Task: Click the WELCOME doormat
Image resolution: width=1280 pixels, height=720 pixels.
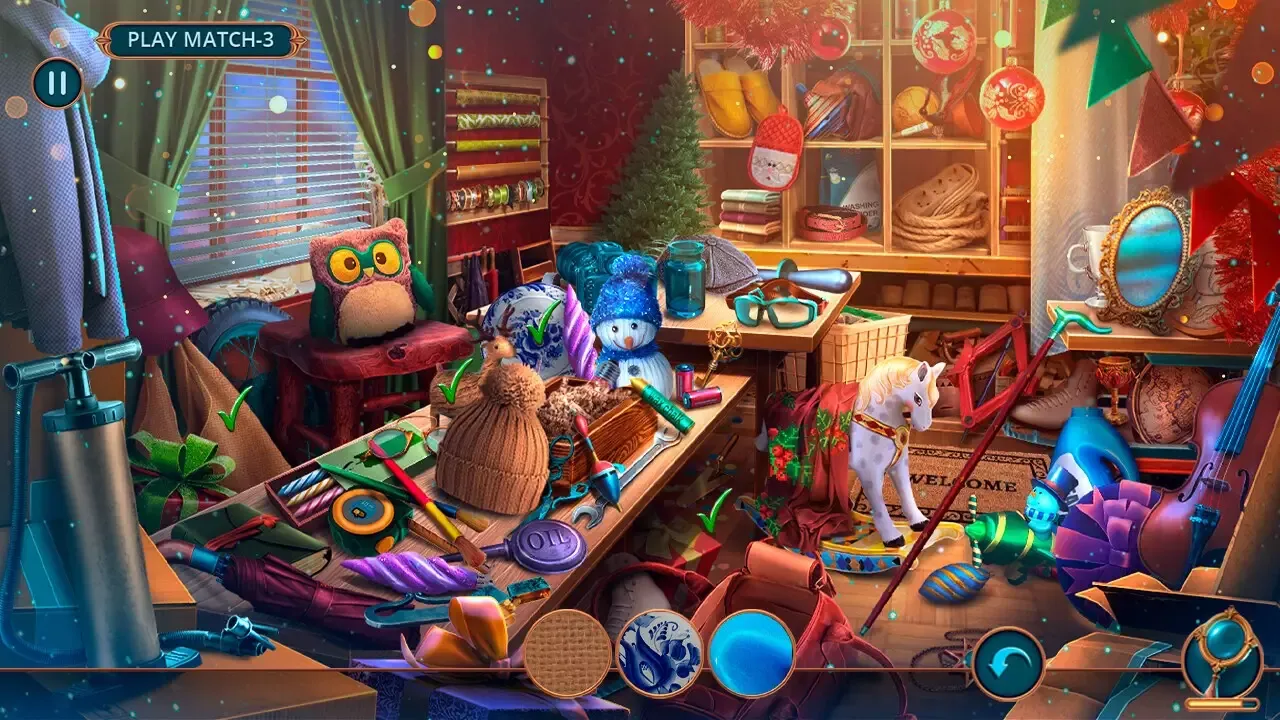Action: coord(962,480)
